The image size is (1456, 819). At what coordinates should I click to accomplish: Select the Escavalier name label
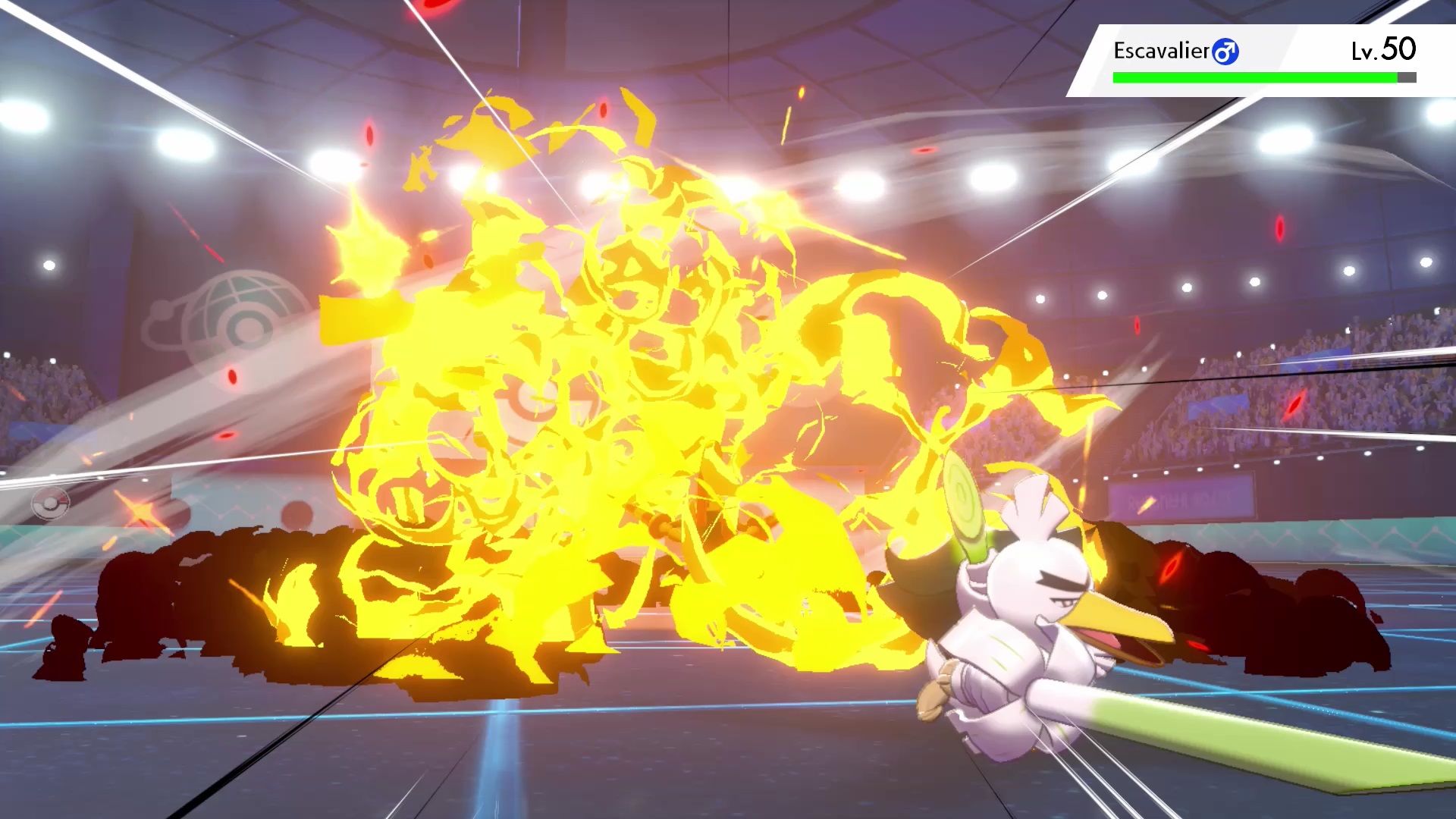click(x=1160, y=49)
